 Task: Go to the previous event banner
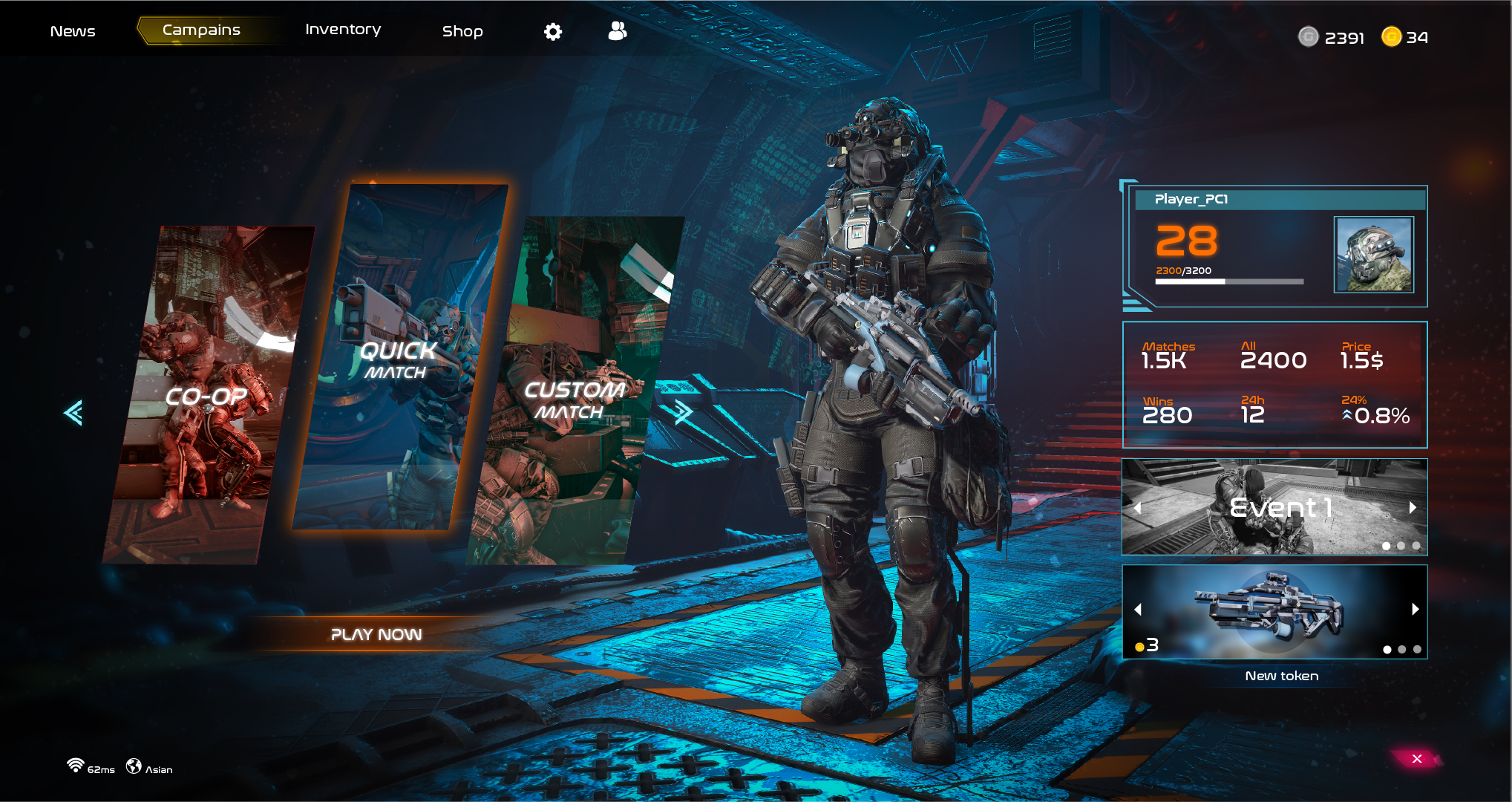(x=1138, y=508)
